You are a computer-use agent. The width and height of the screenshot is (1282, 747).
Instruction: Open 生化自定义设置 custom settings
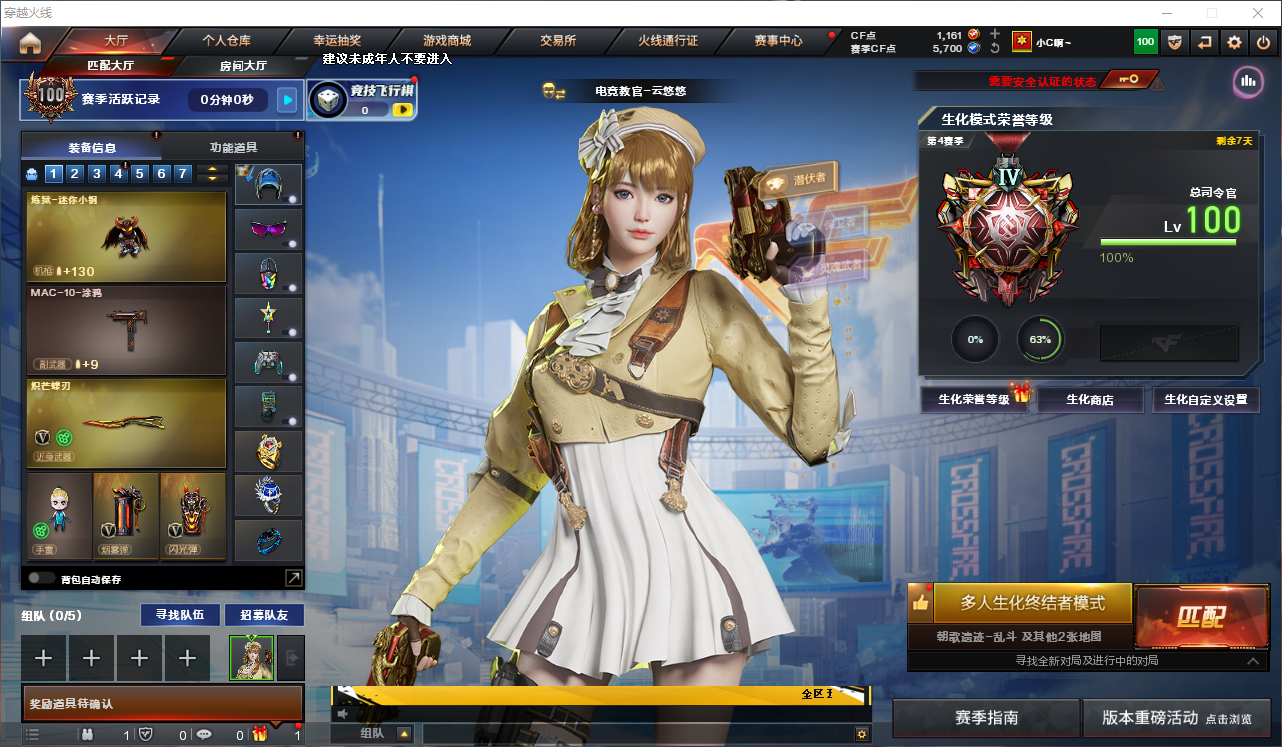(1206, 400)
